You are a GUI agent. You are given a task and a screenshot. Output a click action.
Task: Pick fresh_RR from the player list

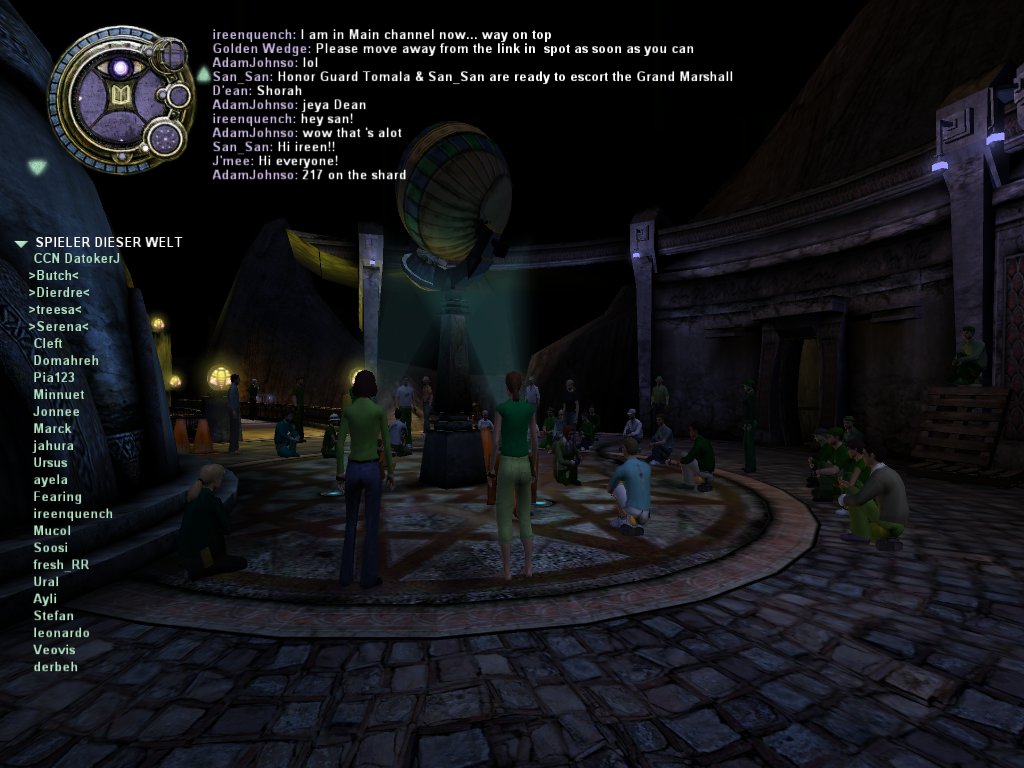(61, 565)
